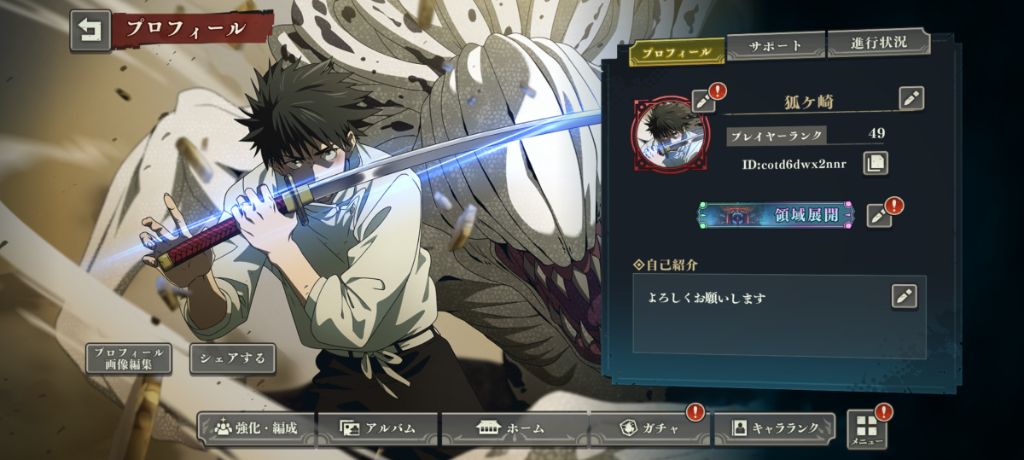Open the メニュー grid button

865,429
